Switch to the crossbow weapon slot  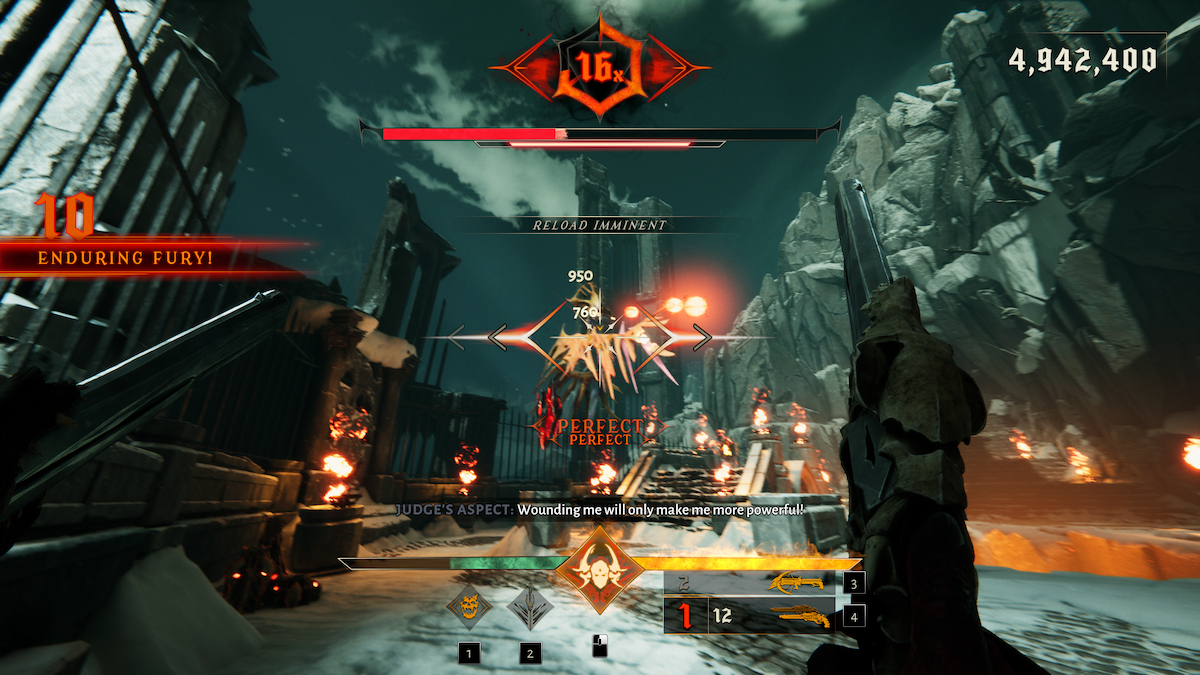pos(795,583)
